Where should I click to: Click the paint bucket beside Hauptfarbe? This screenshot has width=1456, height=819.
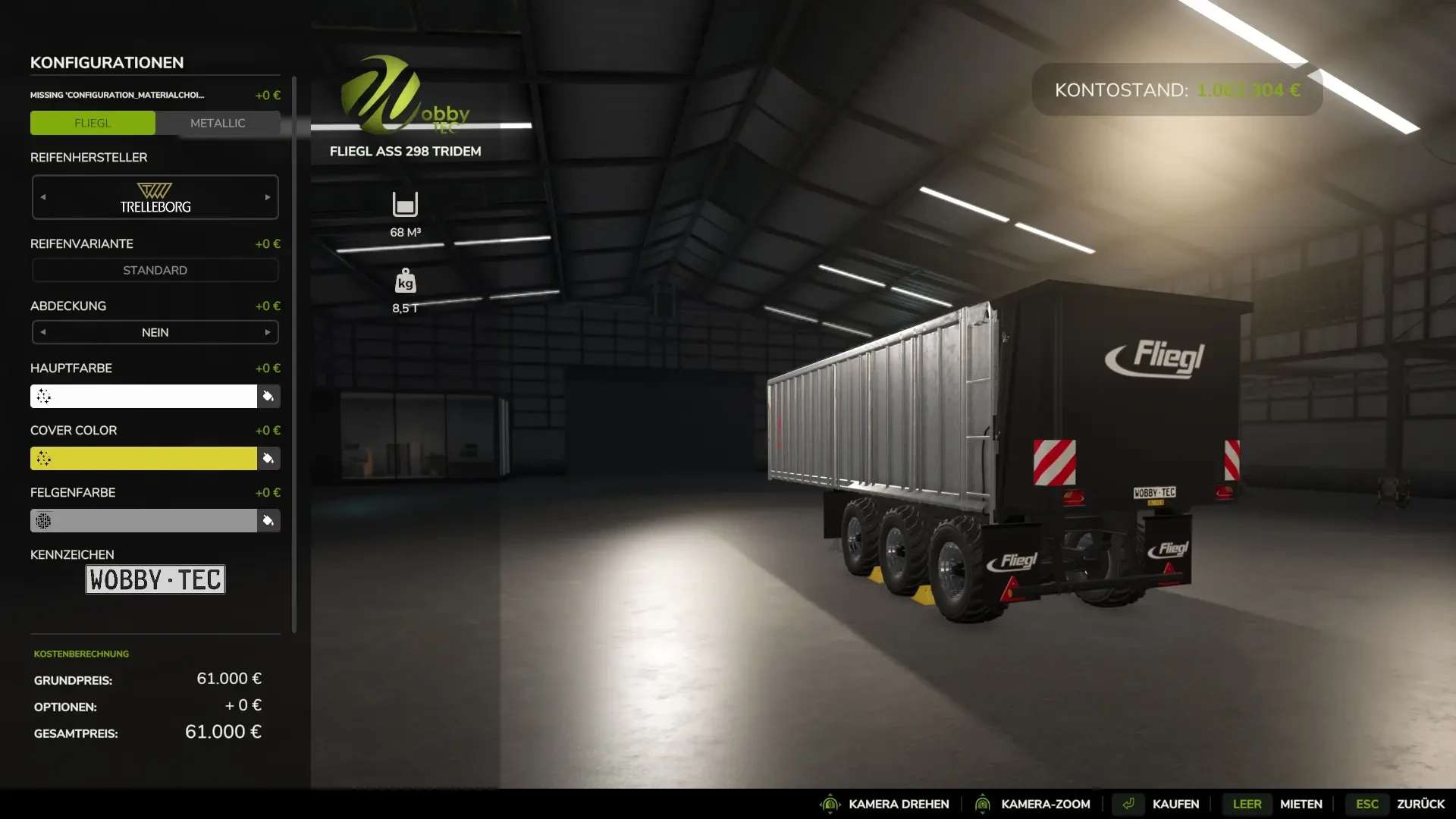pos(268,396)
